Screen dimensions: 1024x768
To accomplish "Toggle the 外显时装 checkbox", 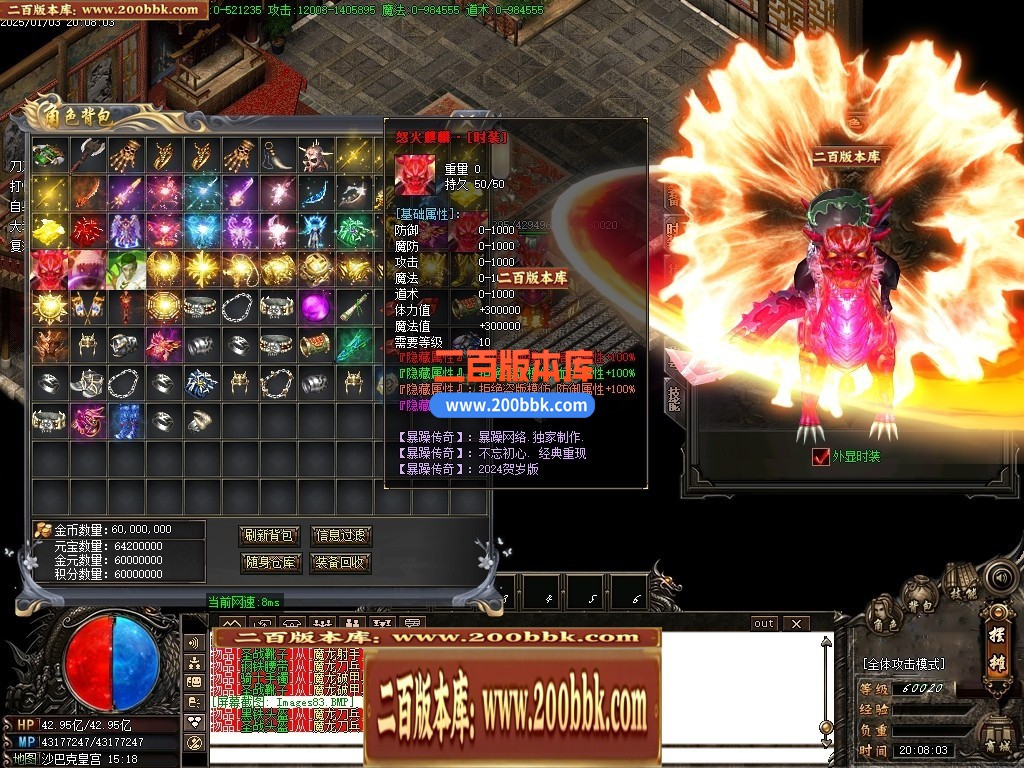I will 821,457.
